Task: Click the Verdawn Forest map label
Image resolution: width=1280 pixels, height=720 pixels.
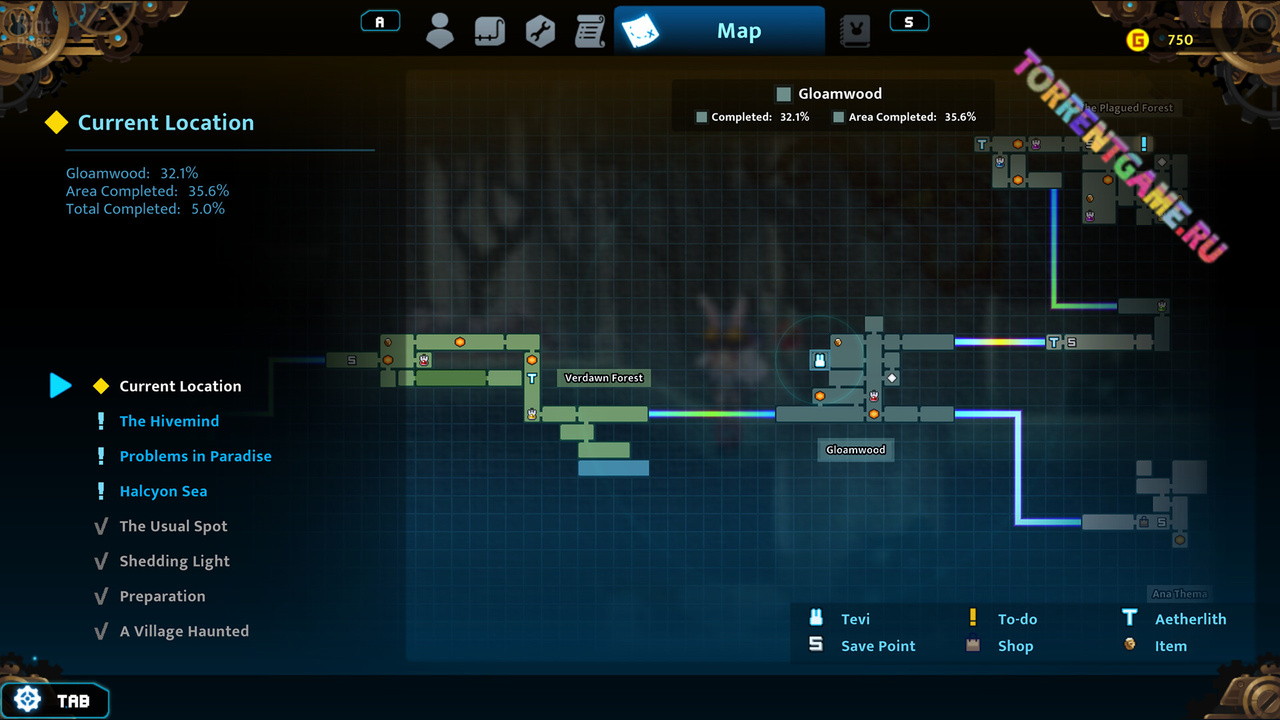Action: [604, 378]
